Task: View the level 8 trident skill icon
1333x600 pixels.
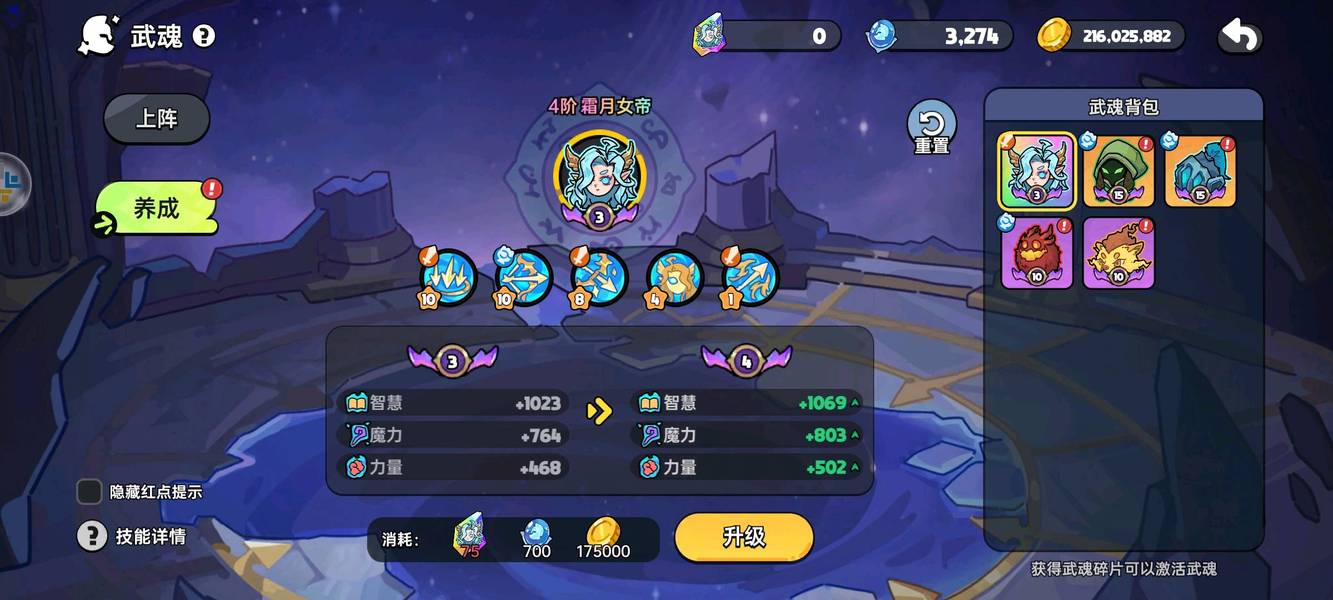Action: point(600,276)
